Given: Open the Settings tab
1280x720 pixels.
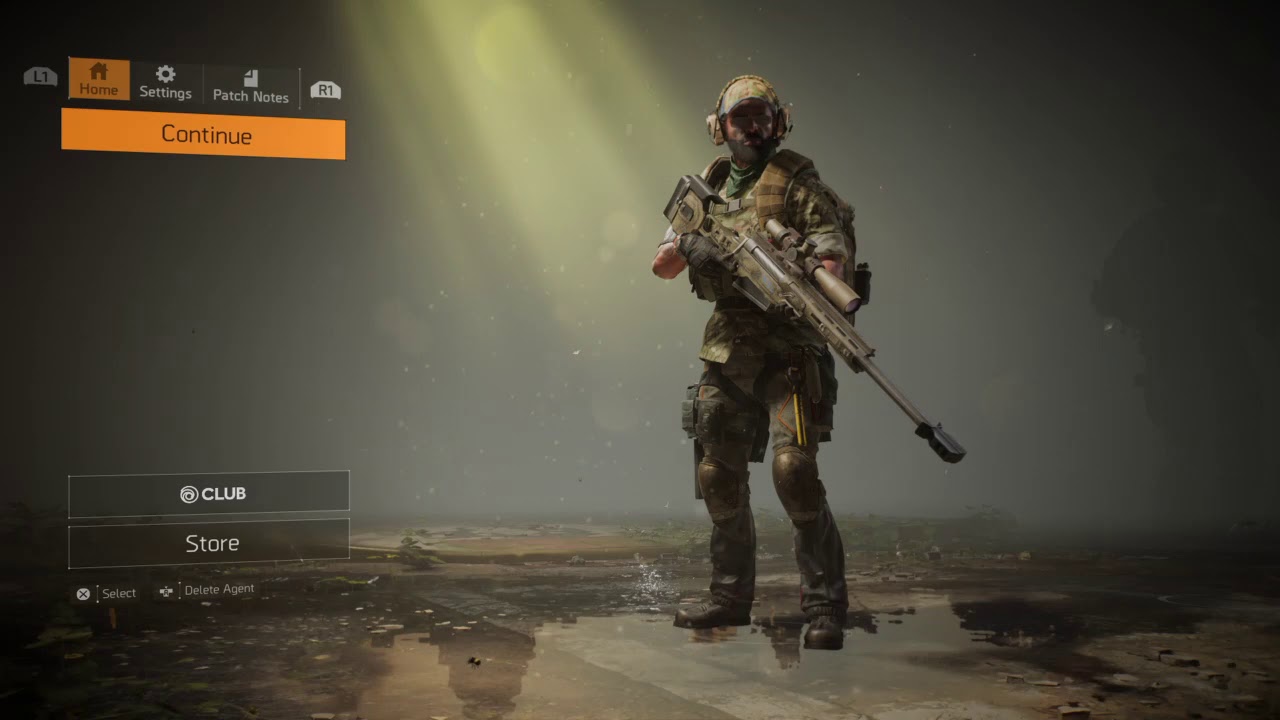Looking at the screenshot, I should click(165, 82).
